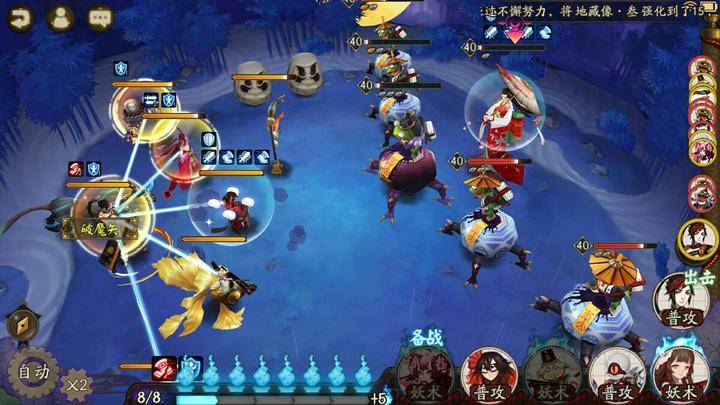The image size is (720, 405).
Task: Select the 备战 standby shikigami card
Action: pos(425,371)
